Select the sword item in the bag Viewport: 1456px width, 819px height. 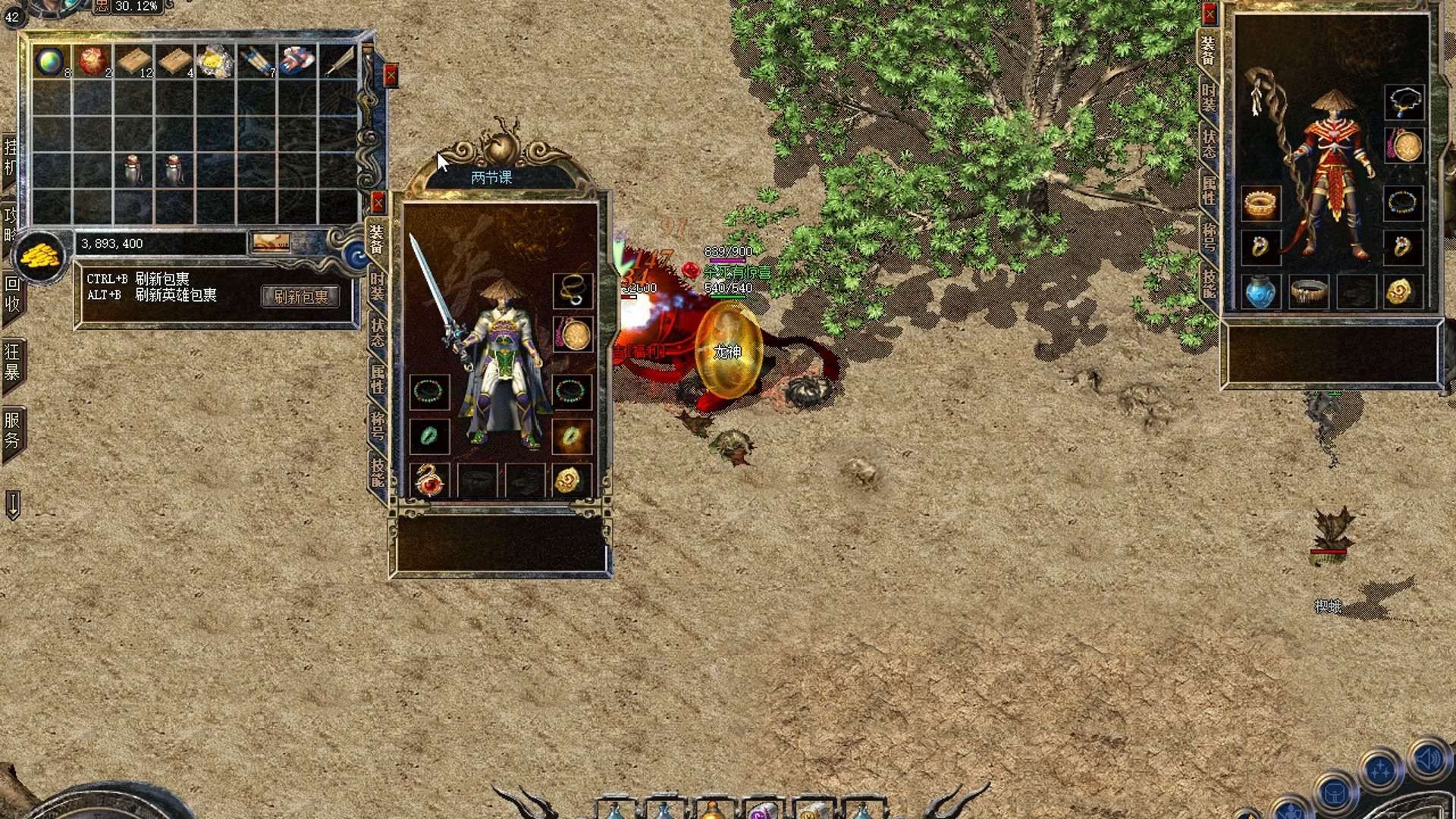pyautogui.click(x=339, y=61)
